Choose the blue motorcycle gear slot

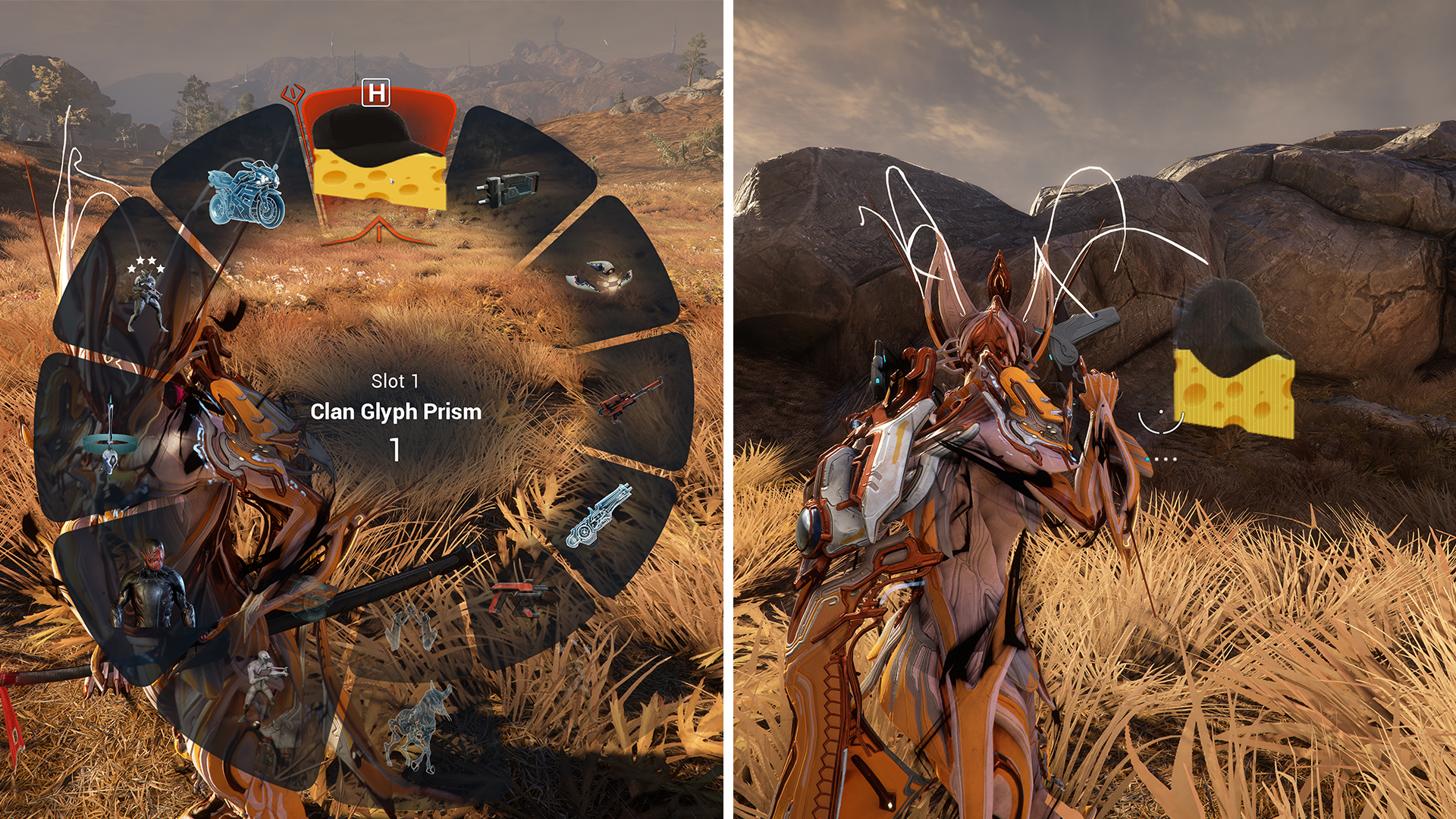pos(245,193)
